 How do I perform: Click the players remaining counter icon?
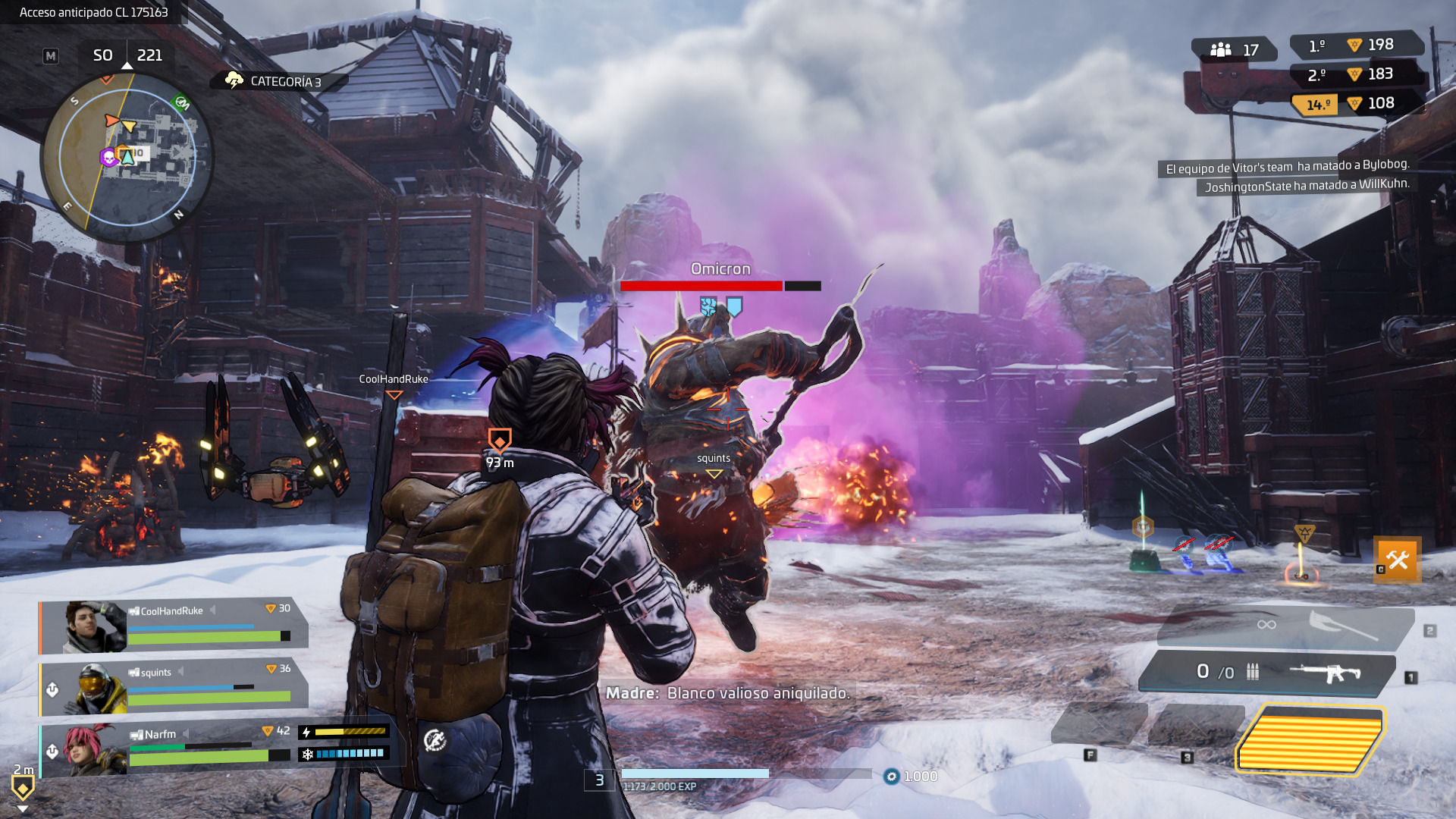[1221, 50]
